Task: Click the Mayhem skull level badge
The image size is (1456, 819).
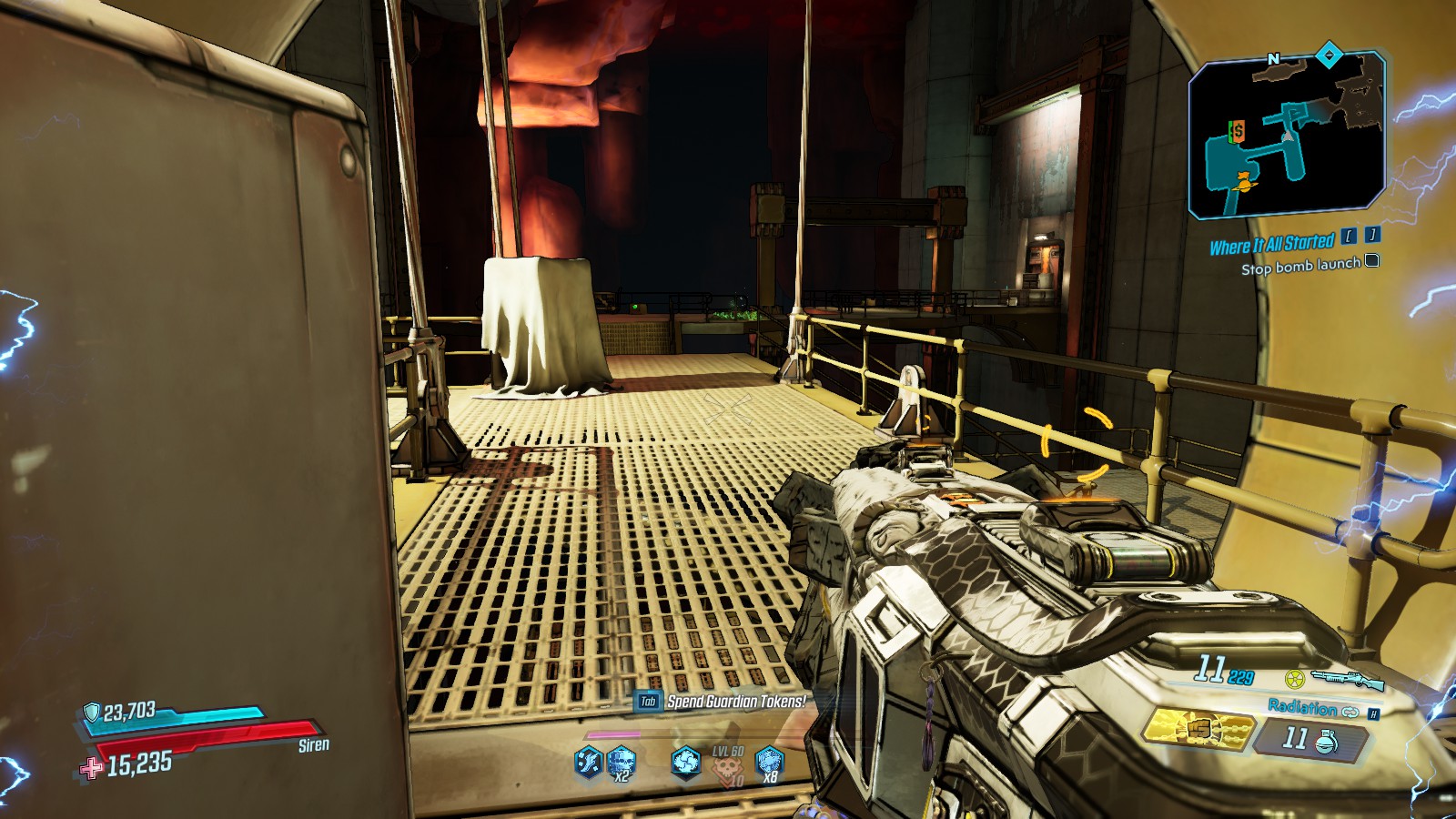Action: pyautogui.click(x=727, y=767)
